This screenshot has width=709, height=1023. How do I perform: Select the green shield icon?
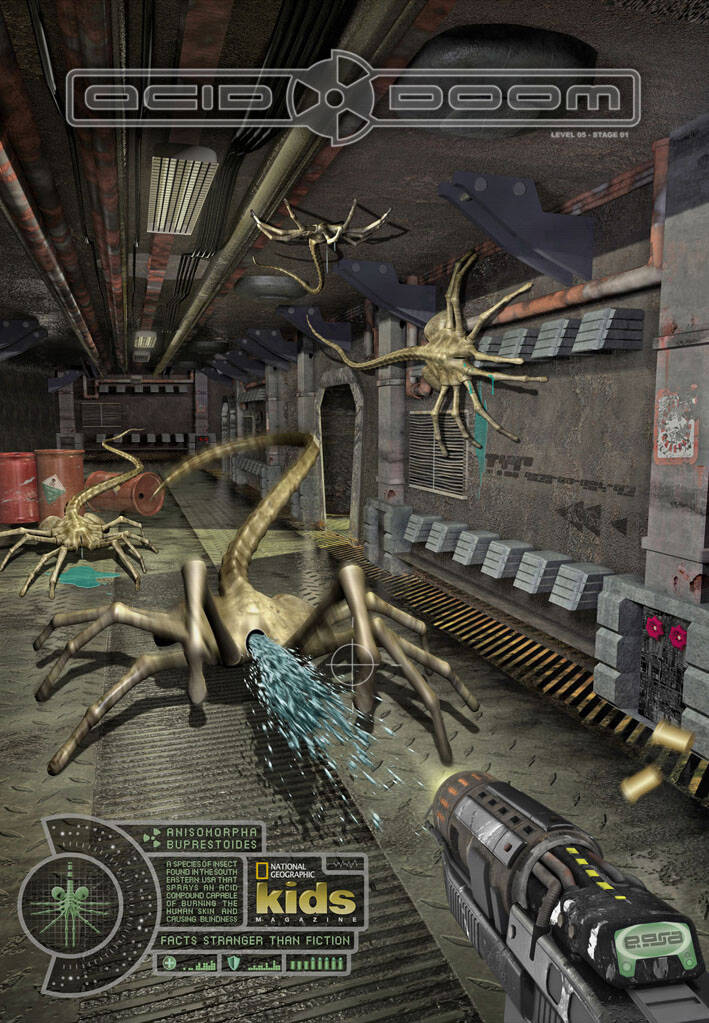coord(234,963)
